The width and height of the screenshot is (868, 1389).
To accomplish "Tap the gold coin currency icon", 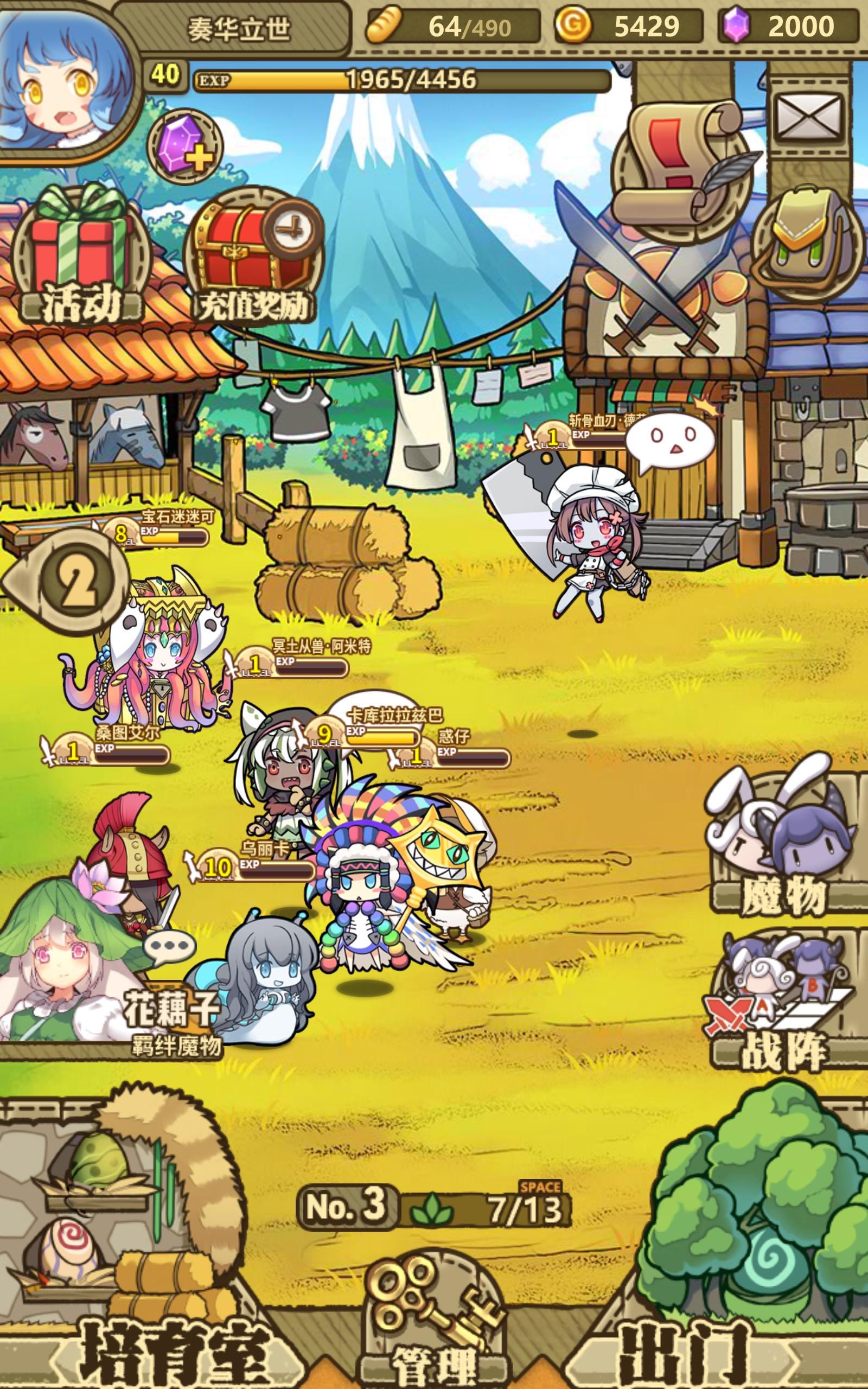I will (574, 26).
